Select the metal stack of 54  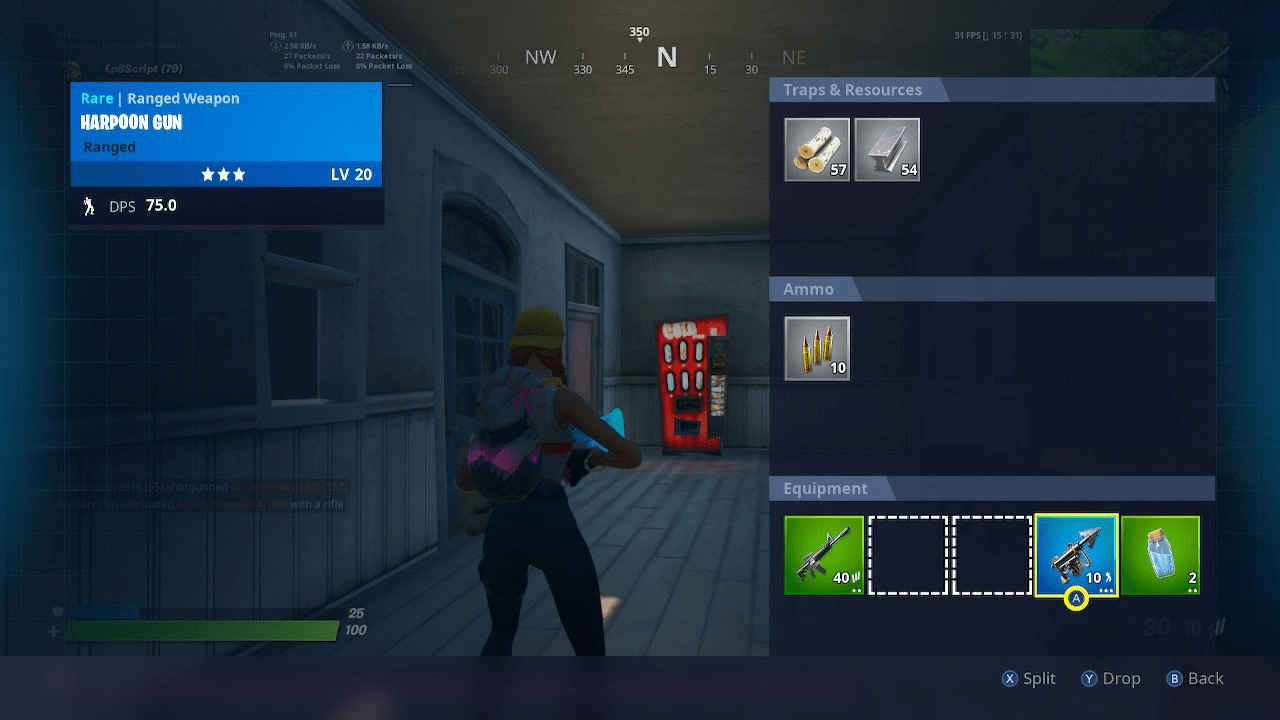(x=887, y=149)
